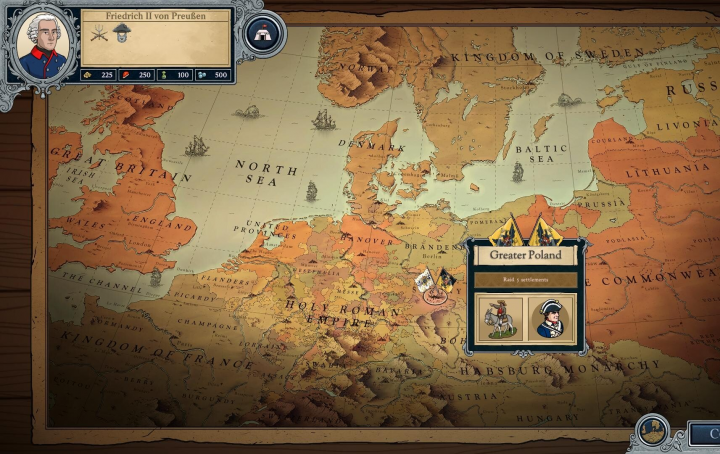Image resolution: width=720 pixels, height=454 pixels.
Task: Click the crossed muskets icon
Action: tap(100, 33)
